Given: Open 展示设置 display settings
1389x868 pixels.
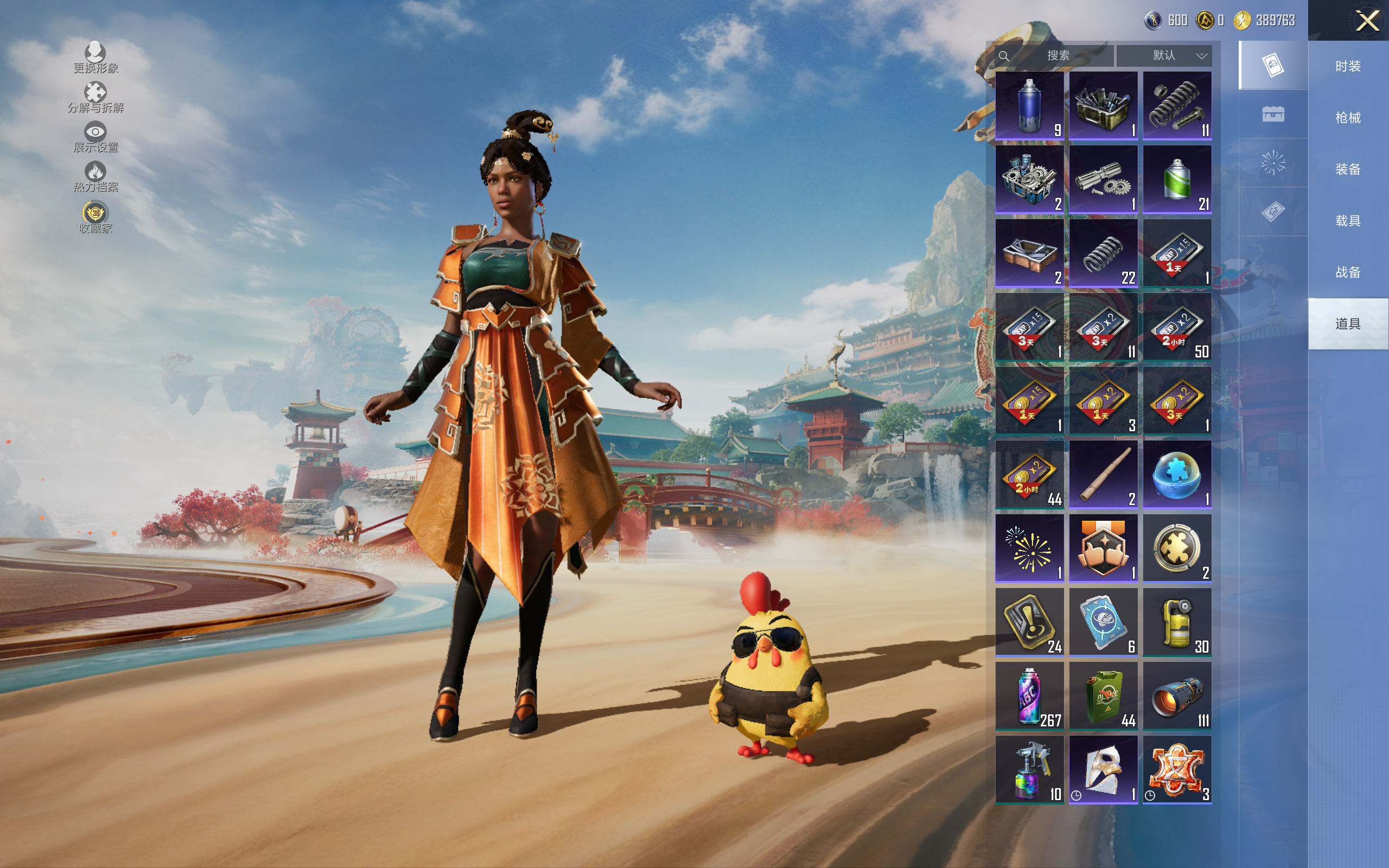Looking at the screenshot, I should pyautogui.click(x=95, y=137).
